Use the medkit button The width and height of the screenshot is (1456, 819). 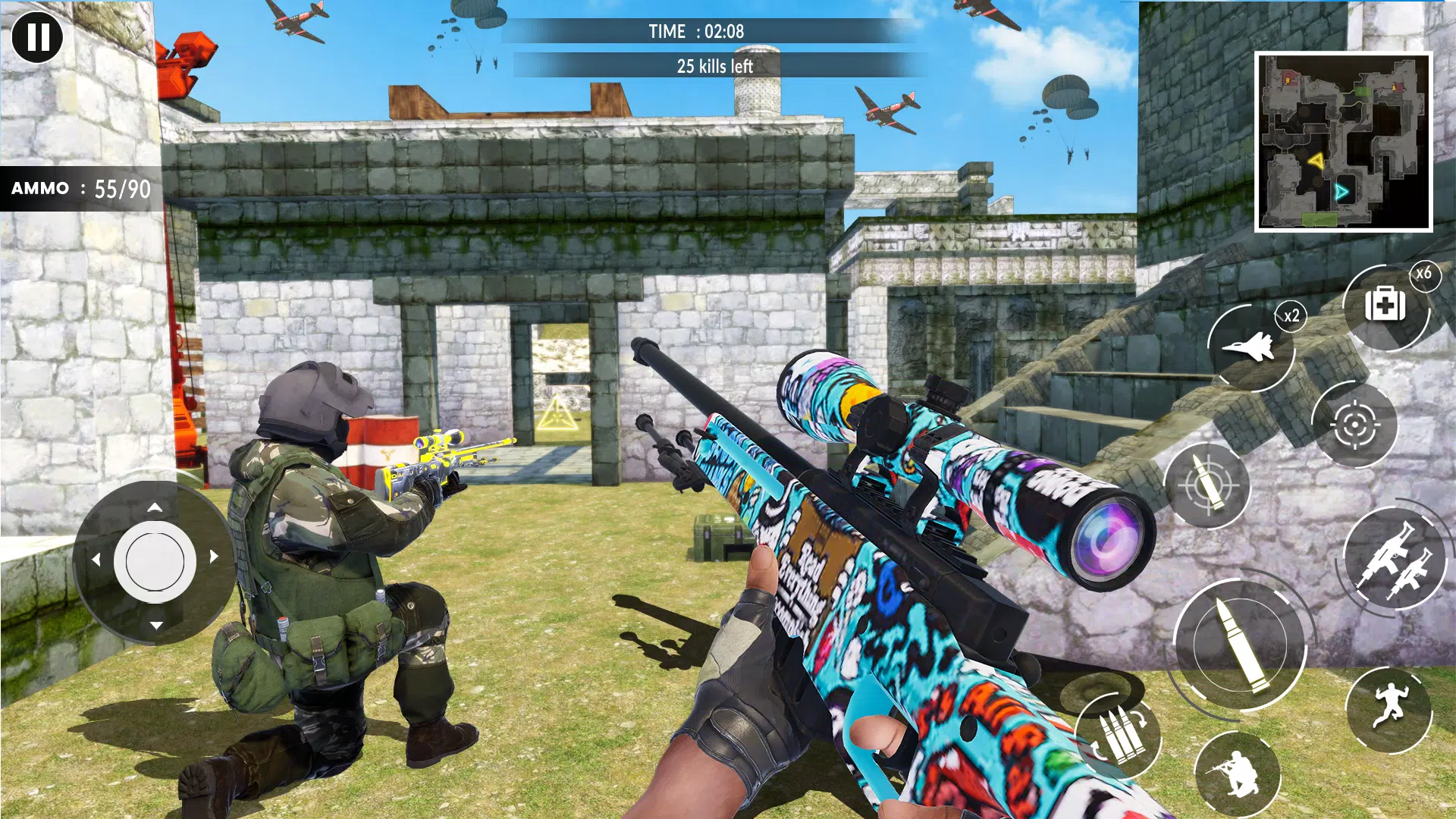pyautogui.click(x=1385, y=306)
